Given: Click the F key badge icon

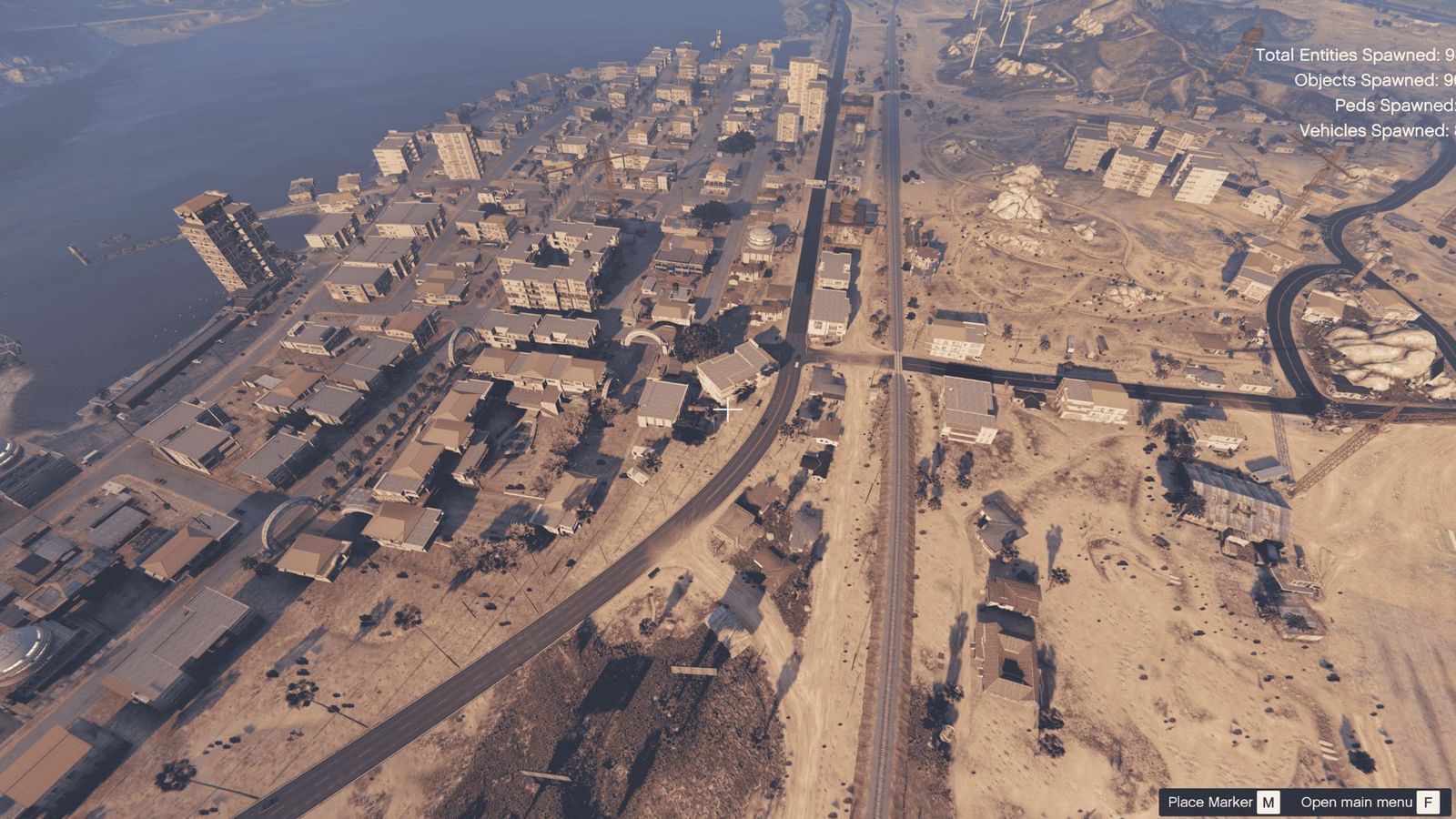Looking at the screenshot, I should pos(1427,803).
